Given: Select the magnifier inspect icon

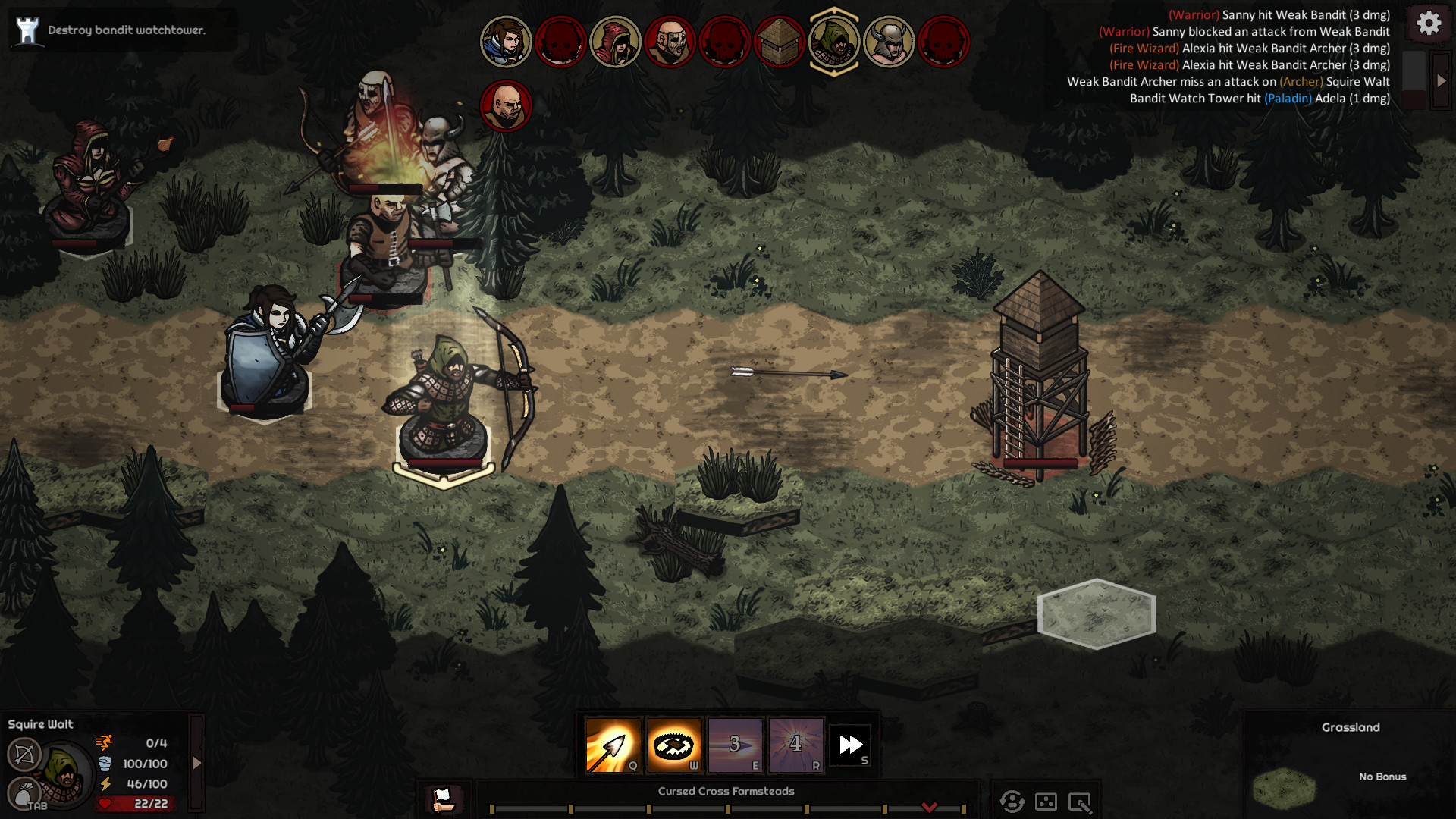Looking at the screenshot, I should pos(1080,802).
